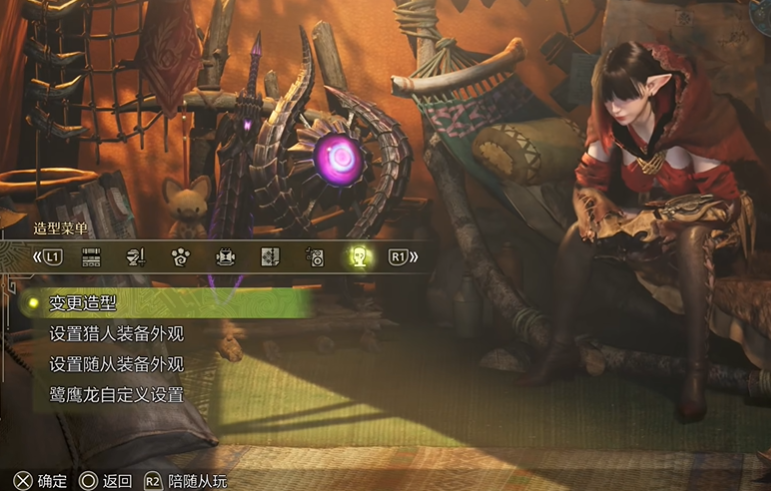Open 设置猎人装备外观 option
This screenshot has height=491, width=771.
click(x=116, y=333)
